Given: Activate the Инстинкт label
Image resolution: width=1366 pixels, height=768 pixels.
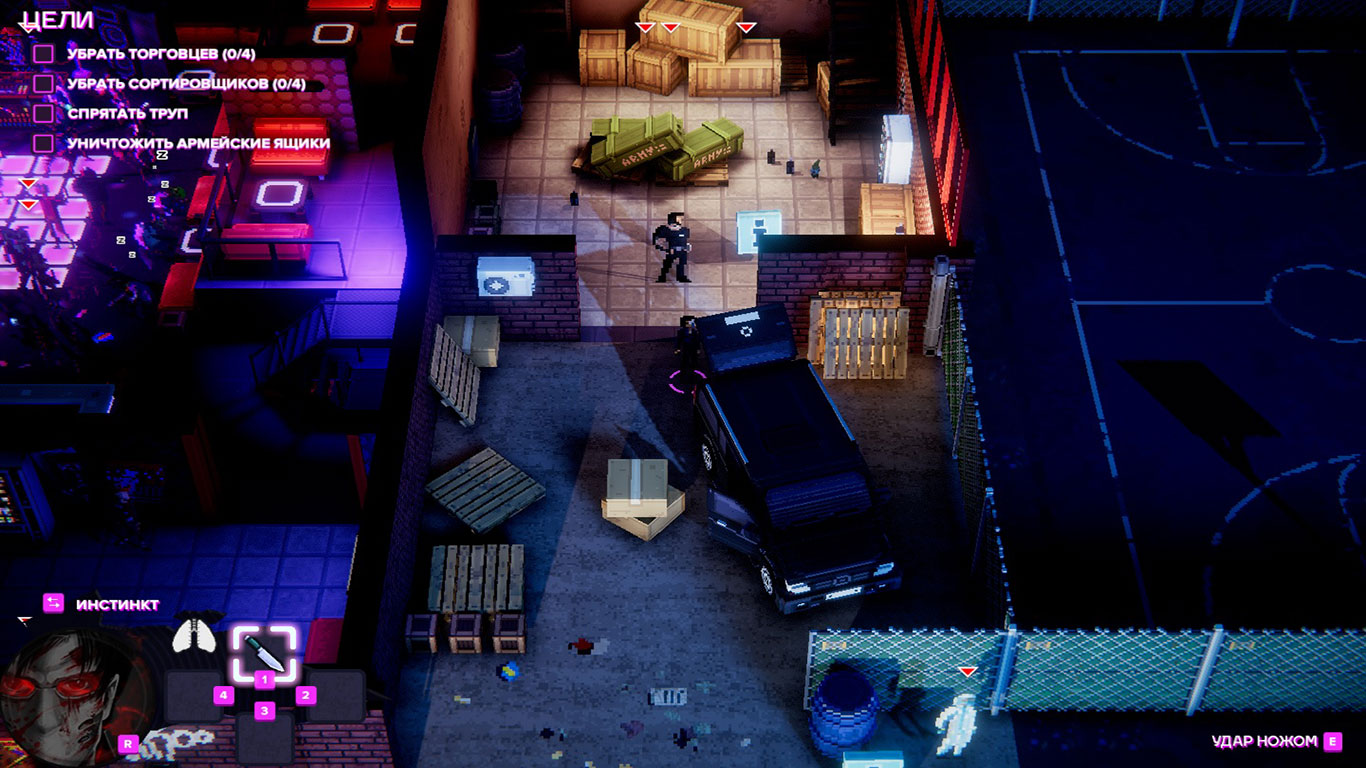Looking at the screenshot, I should click(131, 604).
